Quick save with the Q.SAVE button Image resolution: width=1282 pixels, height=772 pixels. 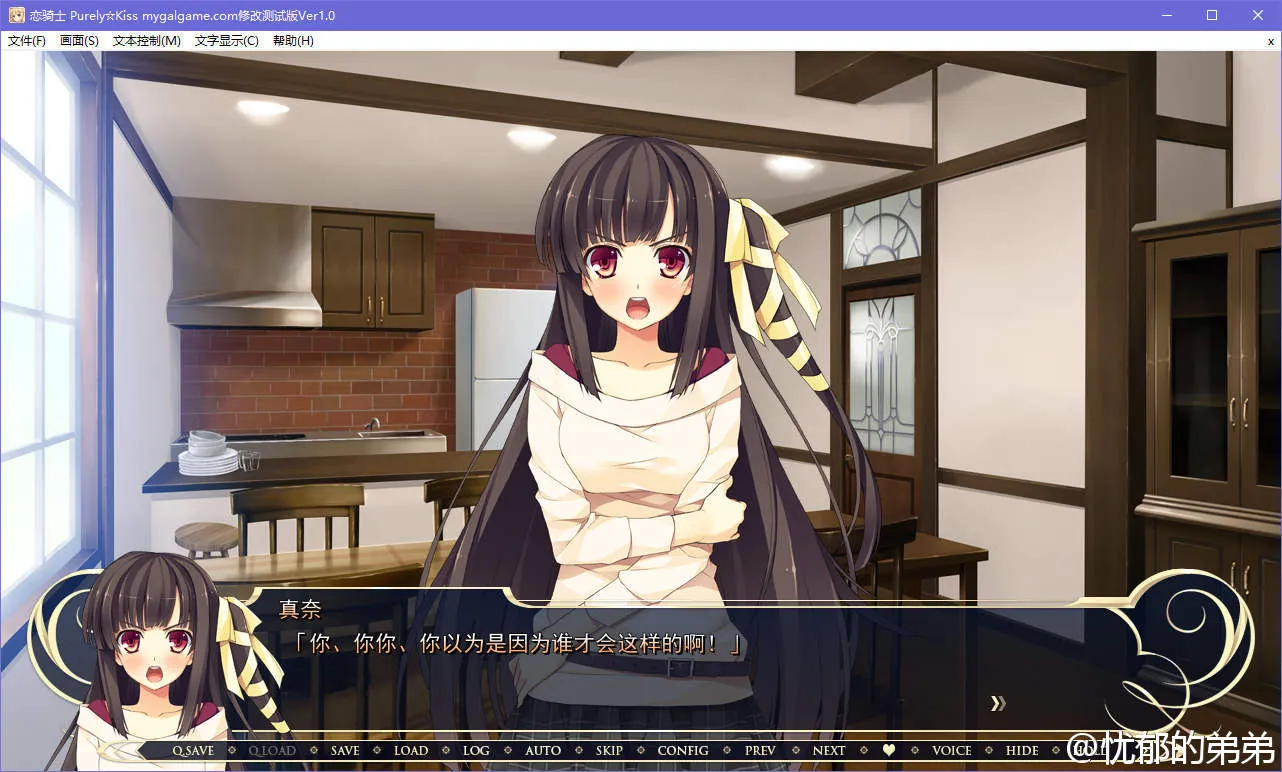coord(193,750)
